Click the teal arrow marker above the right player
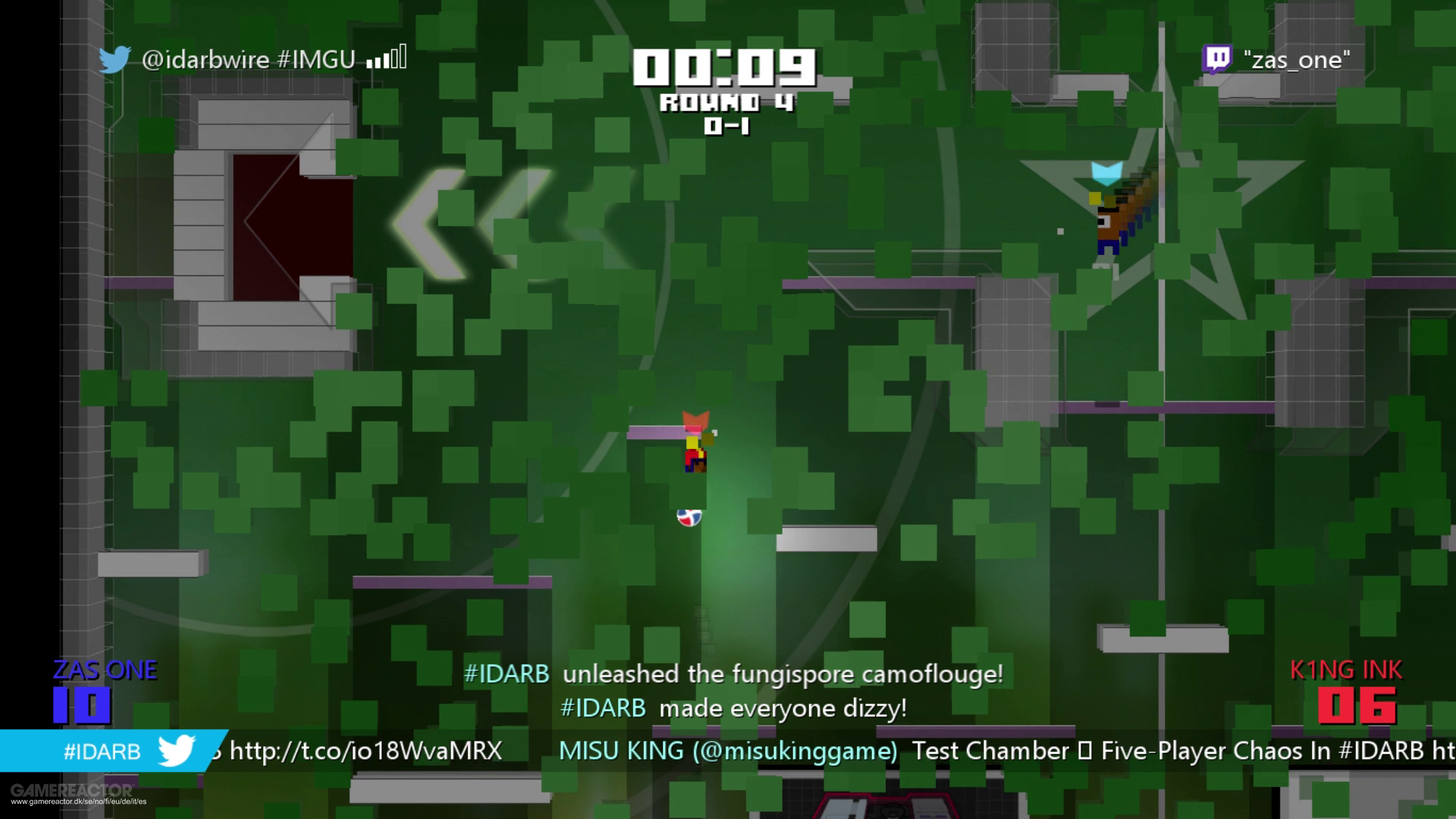The width and height of the screenshot is (1456, 819). pyautogui.click(x=1106, y=173)
